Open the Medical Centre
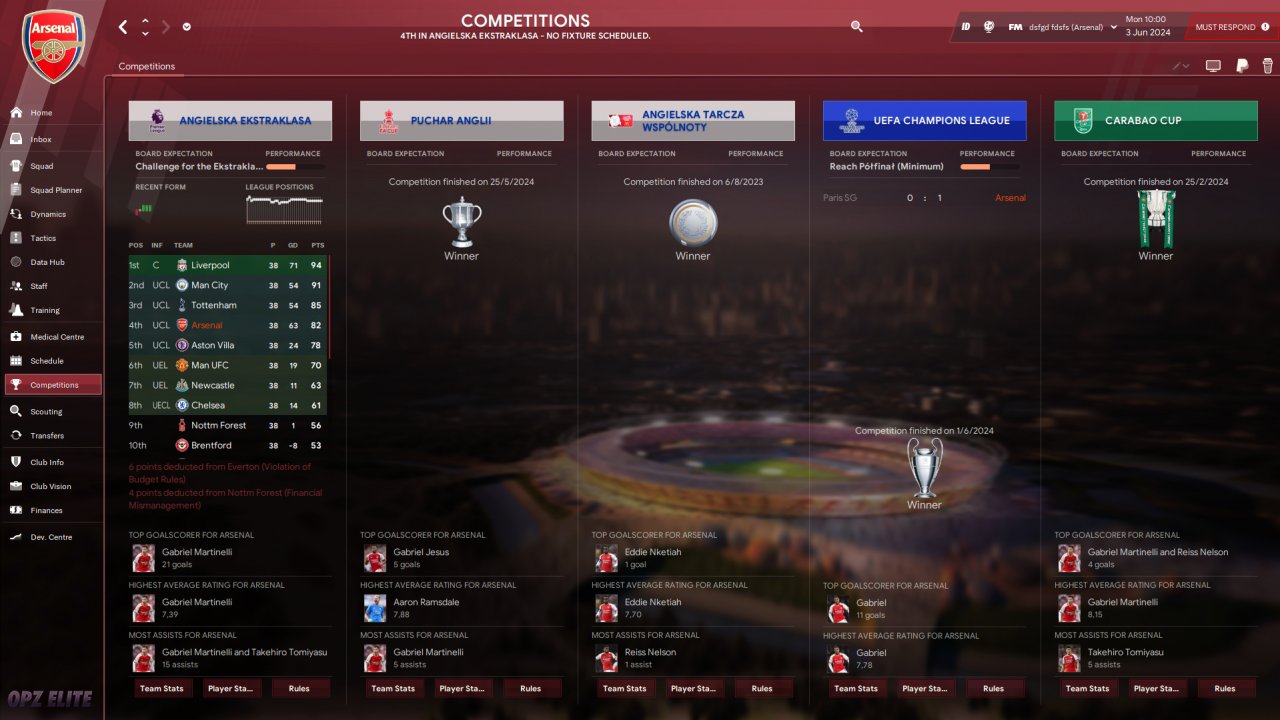 (x=56, y=337)
